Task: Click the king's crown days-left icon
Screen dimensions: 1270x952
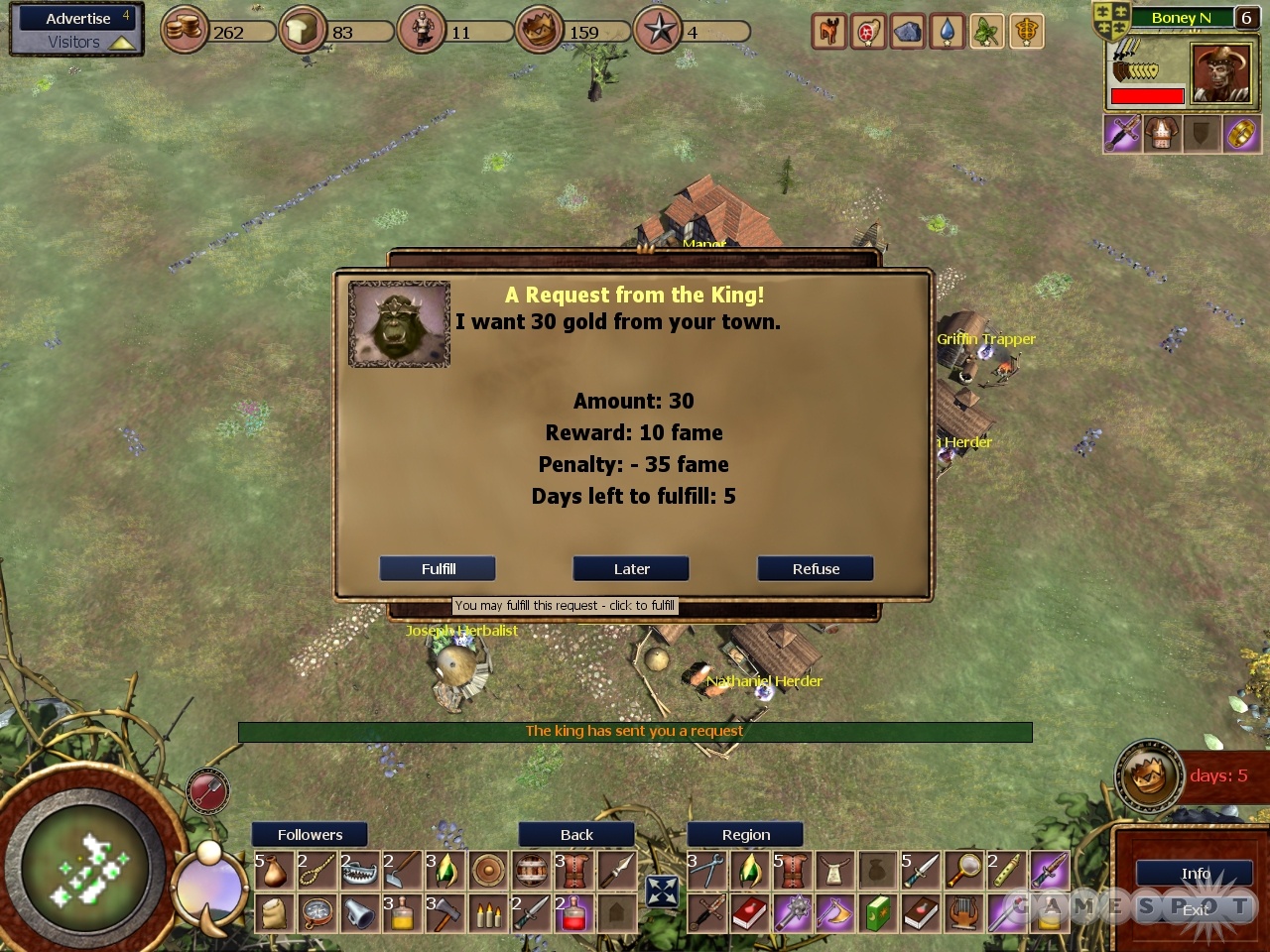Action: (1147, 775)
